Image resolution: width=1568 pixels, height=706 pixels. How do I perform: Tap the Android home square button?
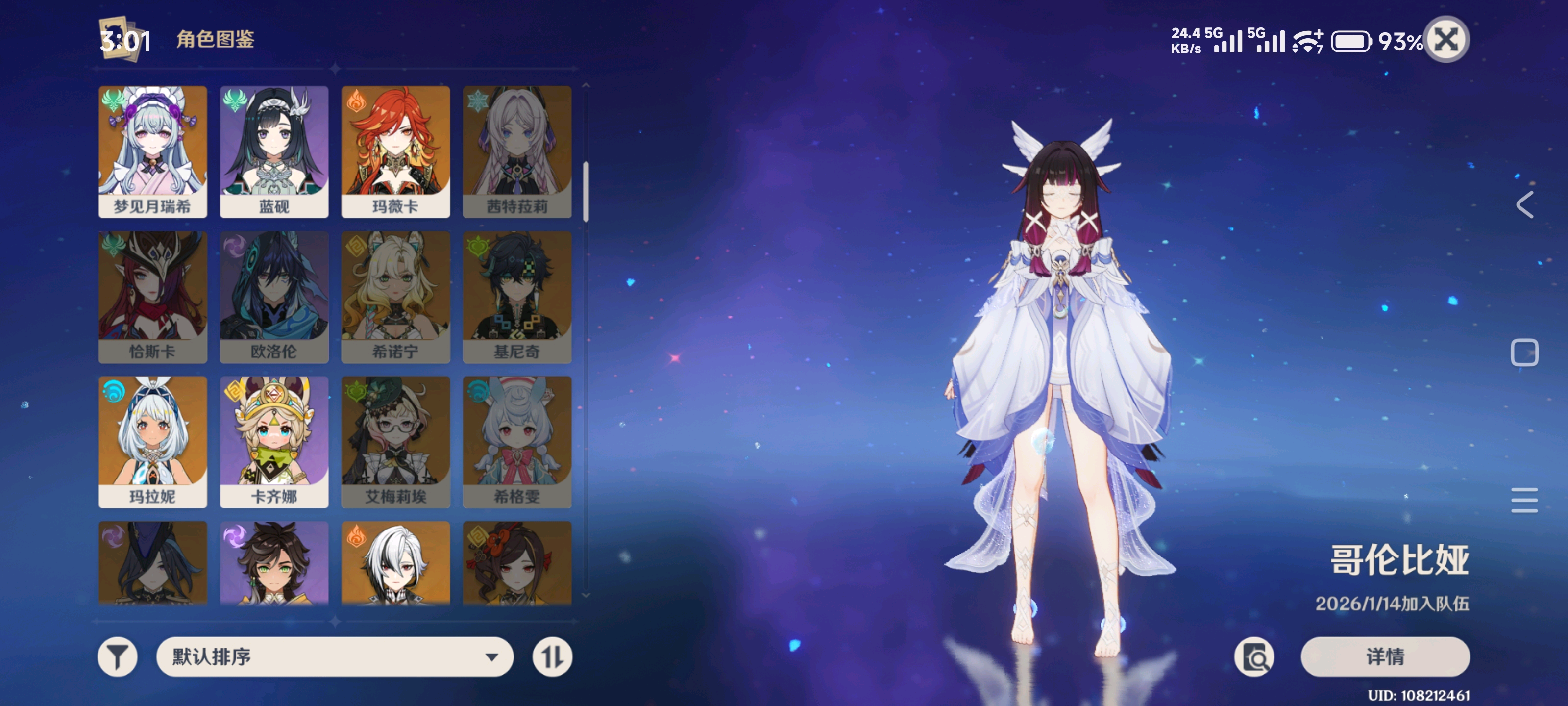point(1525,353)
